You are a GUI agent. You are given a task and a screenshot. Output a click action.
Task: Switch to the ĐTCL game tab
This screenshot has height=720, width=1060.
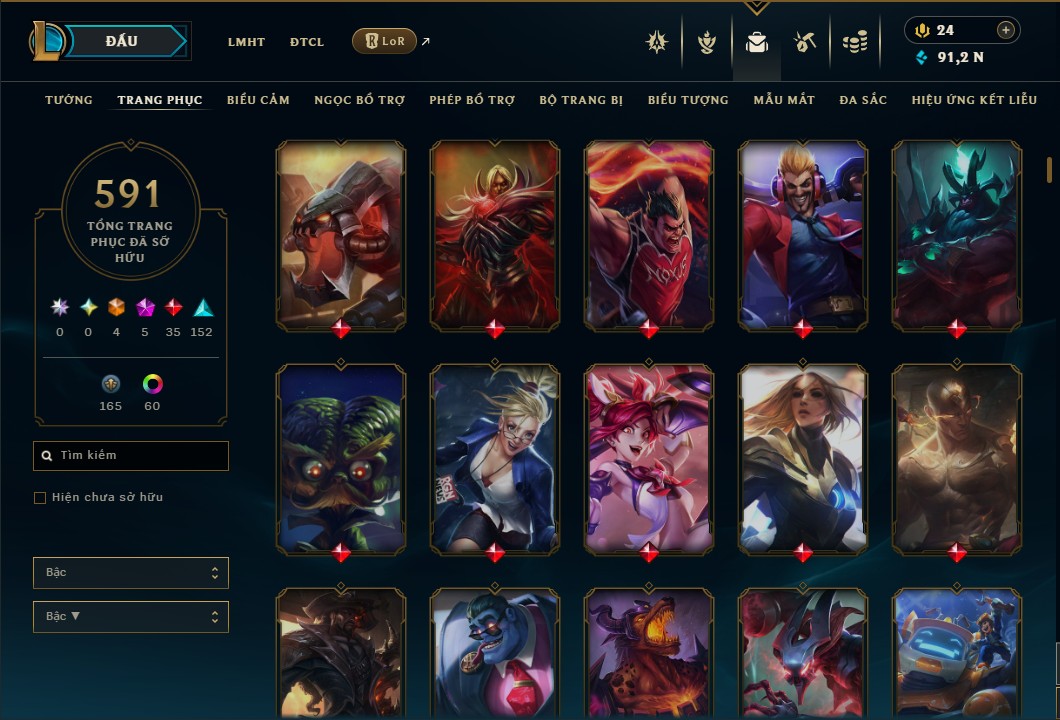coord(307,42)
